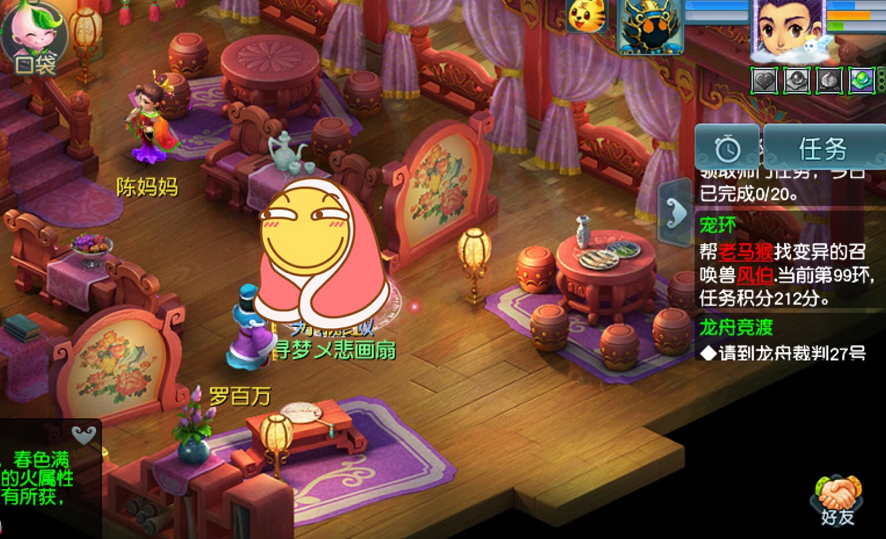The width and height of the screenshot is (886, 539).
Task: Open the chat message box
Action: tap(45, 478)
